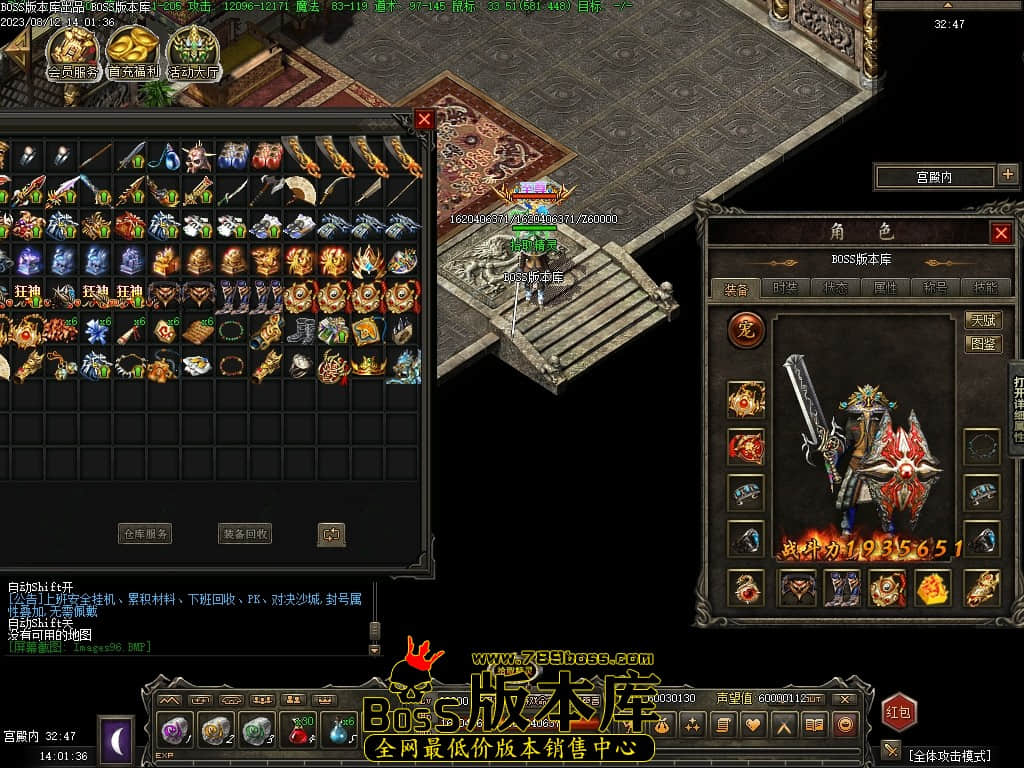
Task: Open 仓库服务 warehouse service
Action: pyautogui.click(x=145, y=534)
